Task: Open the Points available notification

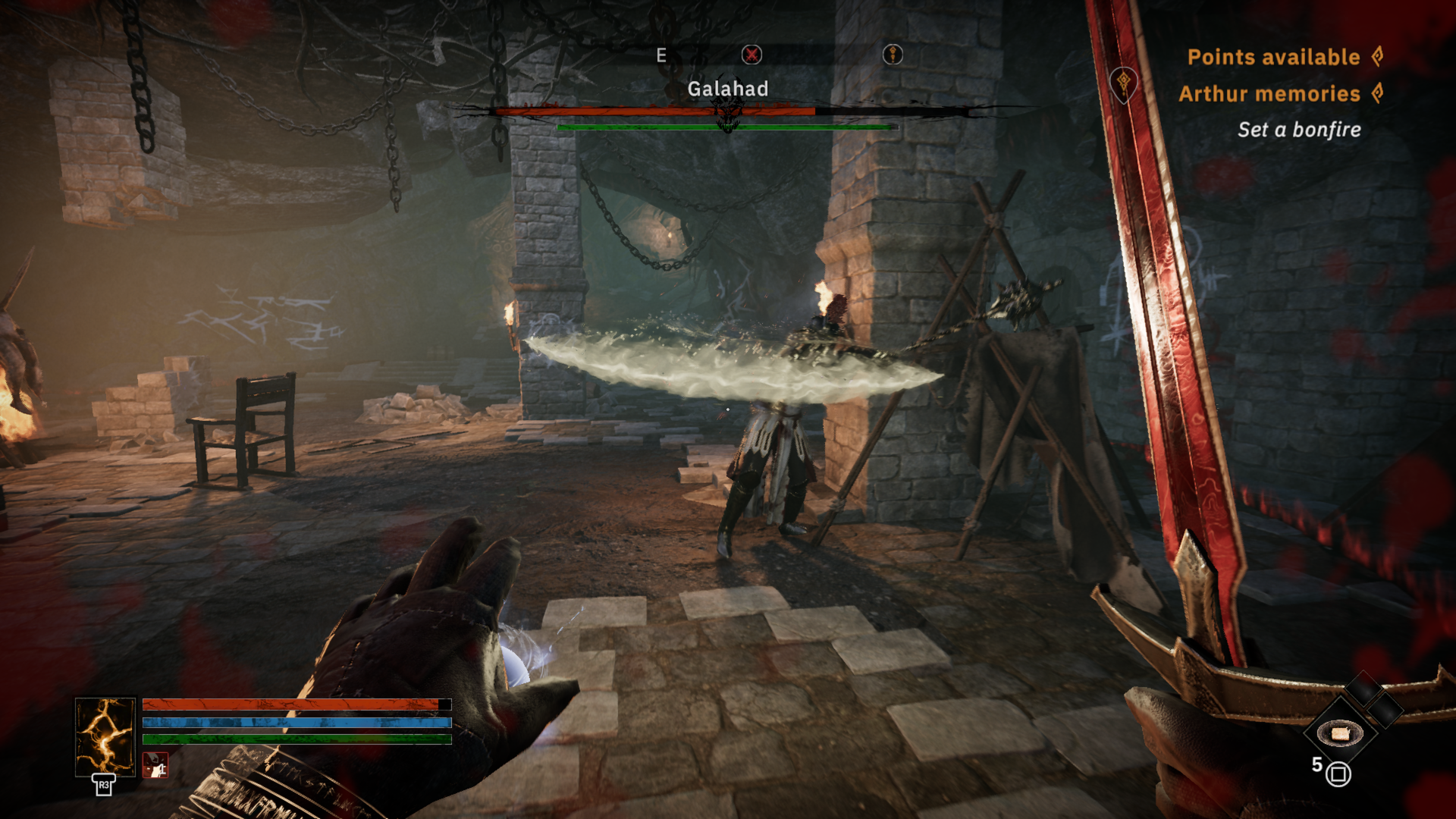Action: 1274,57
